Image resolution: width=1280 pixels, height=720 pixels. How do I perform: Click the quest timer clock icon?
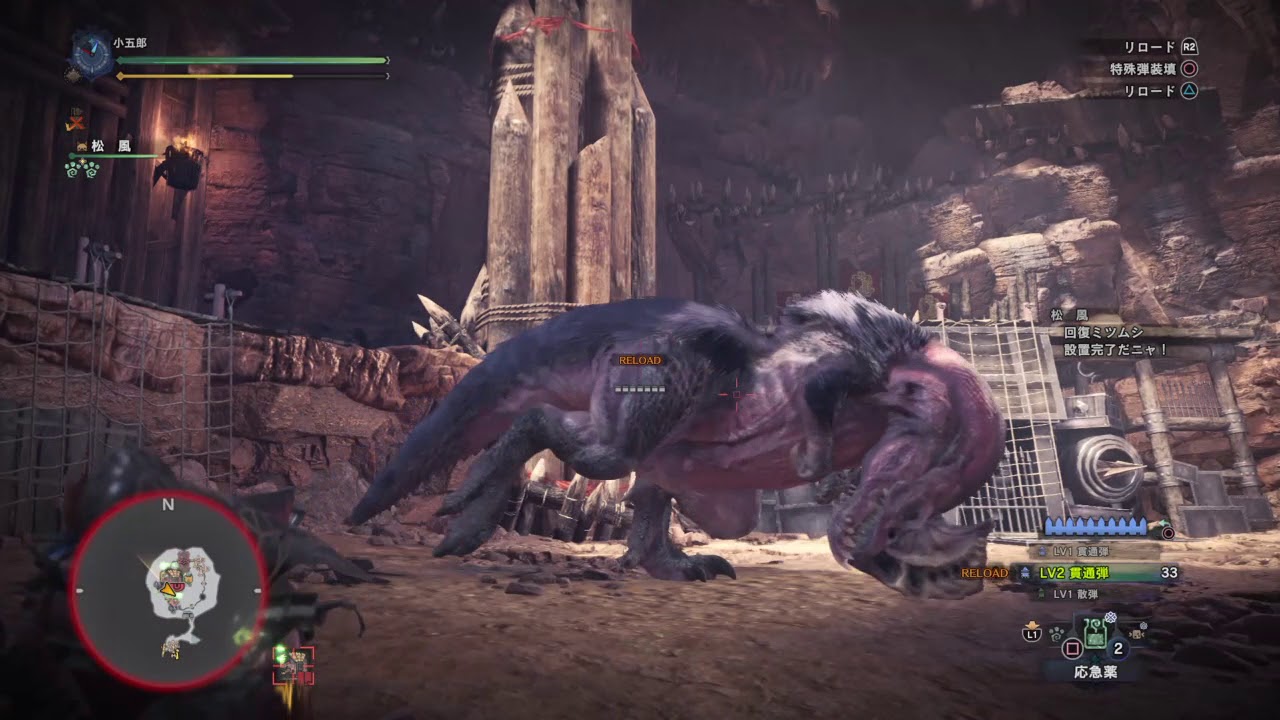click(x=91, y=55)
